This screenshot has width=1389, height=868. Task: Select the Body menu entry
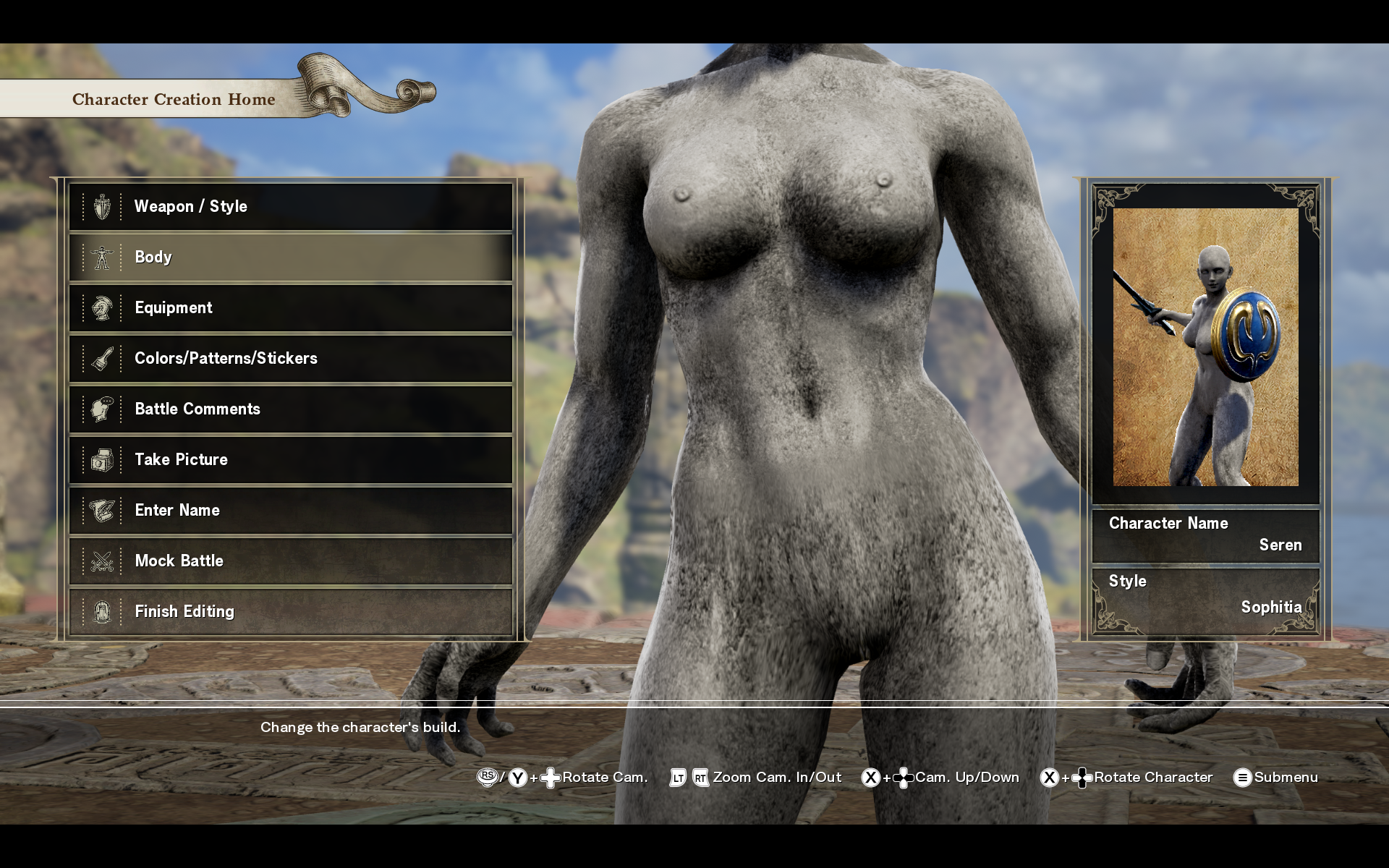coord(290,258)
